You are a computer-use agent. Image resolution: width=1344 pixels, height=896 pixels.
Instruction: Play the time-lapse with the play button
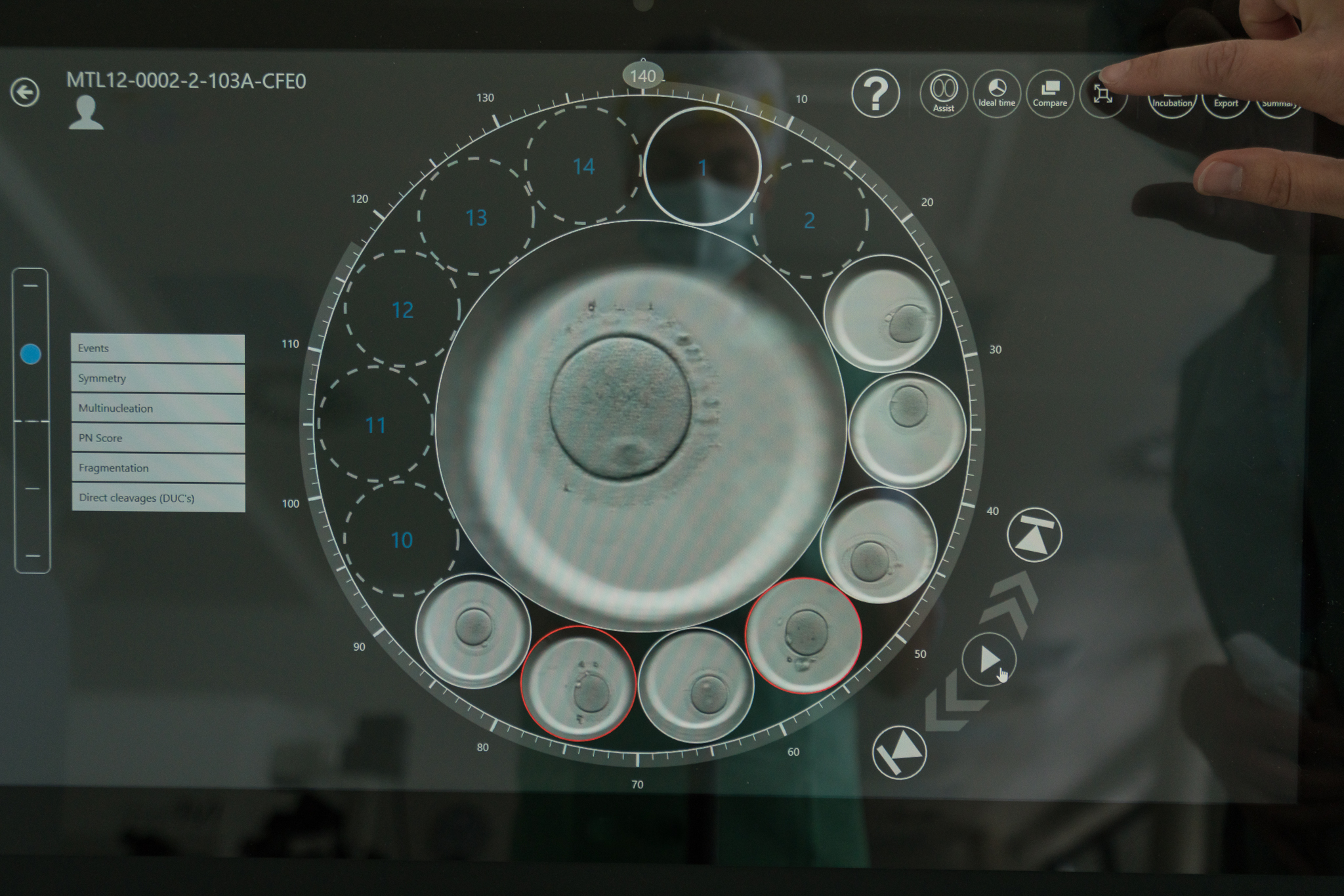pos(988,659)
